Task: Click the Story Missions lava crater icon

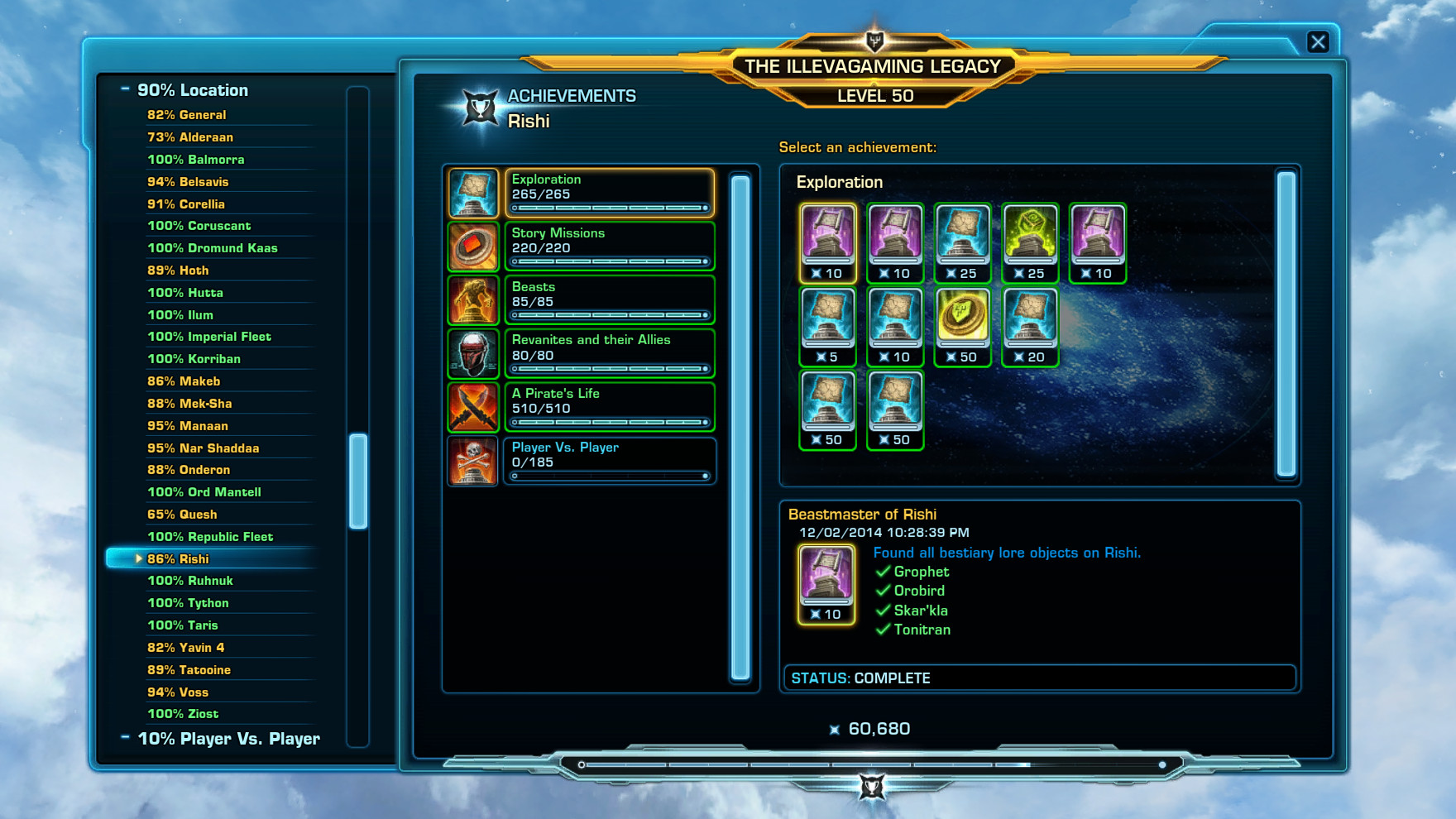Action: [x=472, y=245]
